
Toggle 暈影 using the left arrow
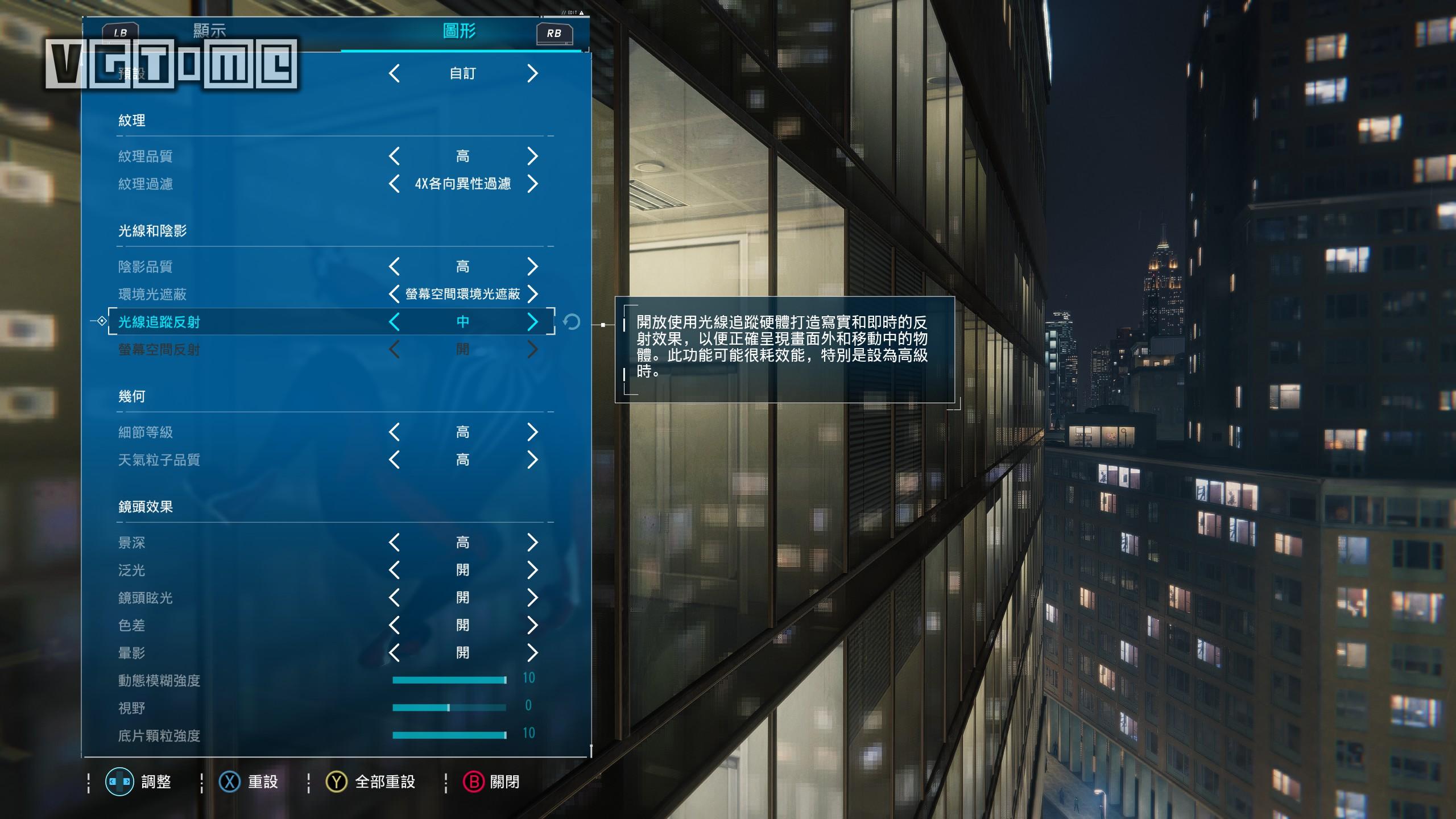coord(394,653)
